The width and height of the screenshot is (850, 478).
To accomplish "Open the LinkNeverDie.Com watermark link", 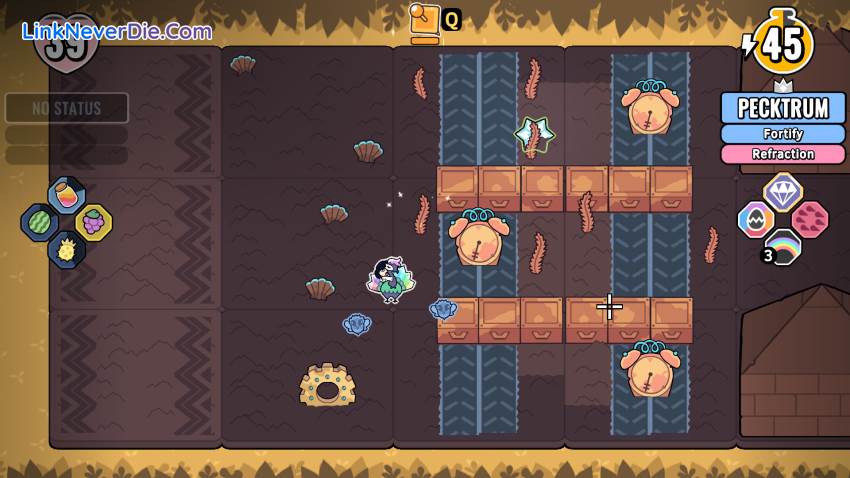I will pos(117,31).
